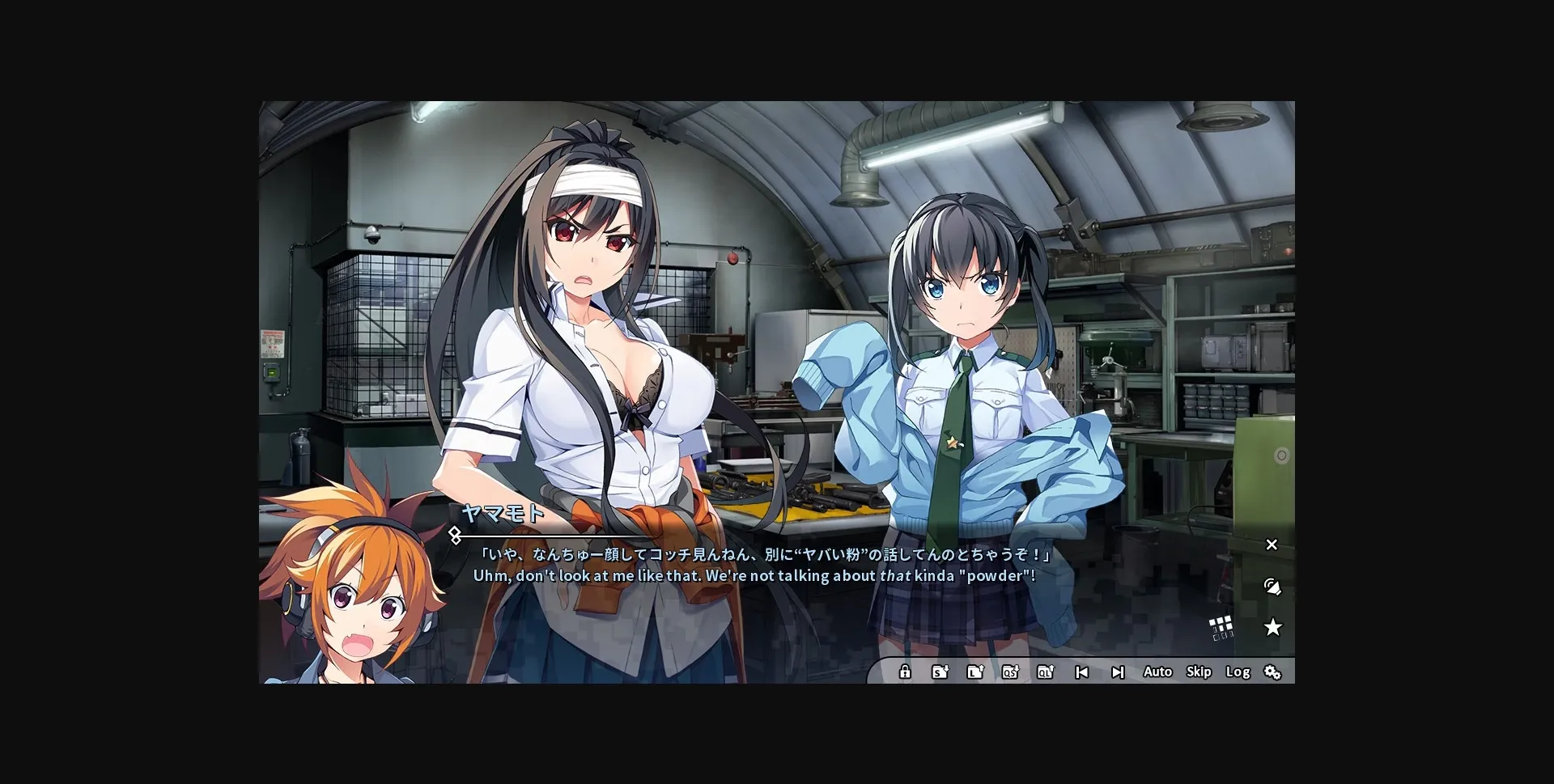Hide the dialogue box using the X
Viewport: 1554px width, 784px height.
(1272, 545)
